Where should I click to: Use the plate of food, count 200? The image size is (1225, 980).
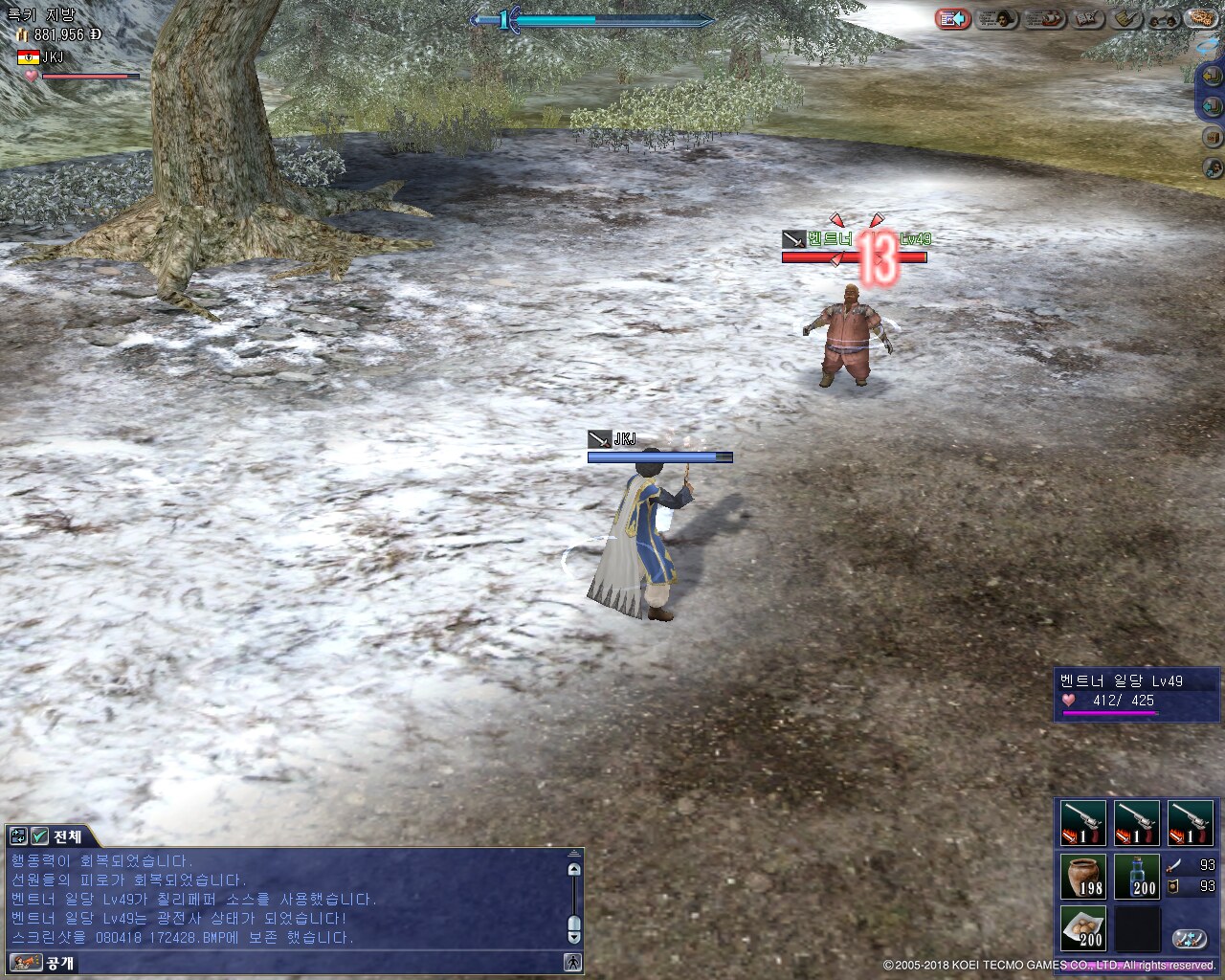pyautogui.click(x=1083, y=928)
